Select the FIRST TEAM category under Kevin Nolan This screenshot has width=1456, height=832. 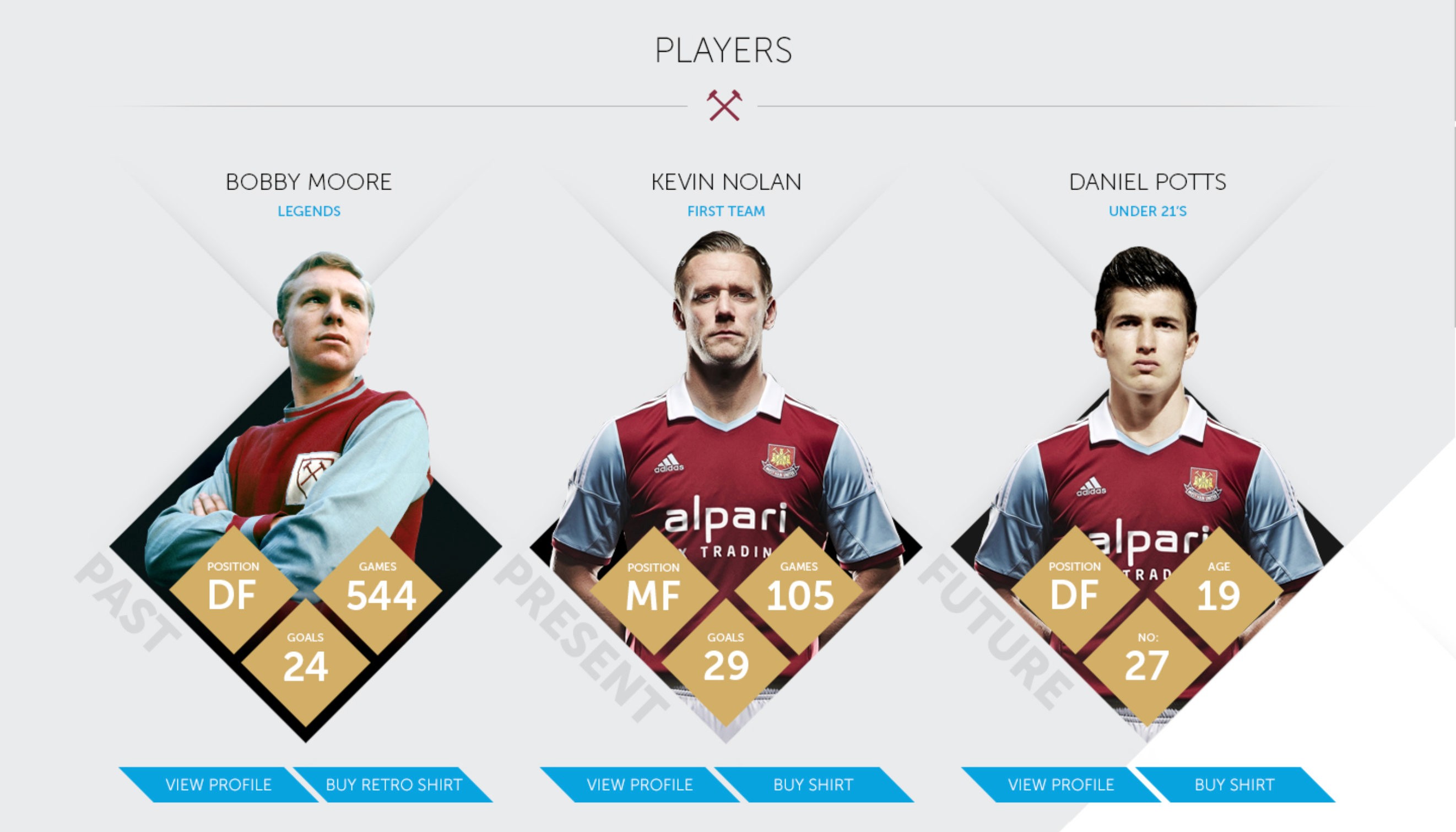[x=726, y=212]
